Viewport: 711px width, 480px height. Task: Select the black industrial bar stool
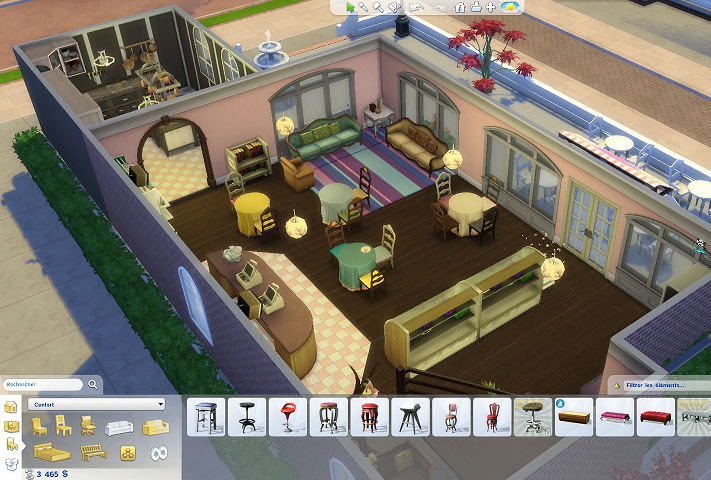point(245,417)
